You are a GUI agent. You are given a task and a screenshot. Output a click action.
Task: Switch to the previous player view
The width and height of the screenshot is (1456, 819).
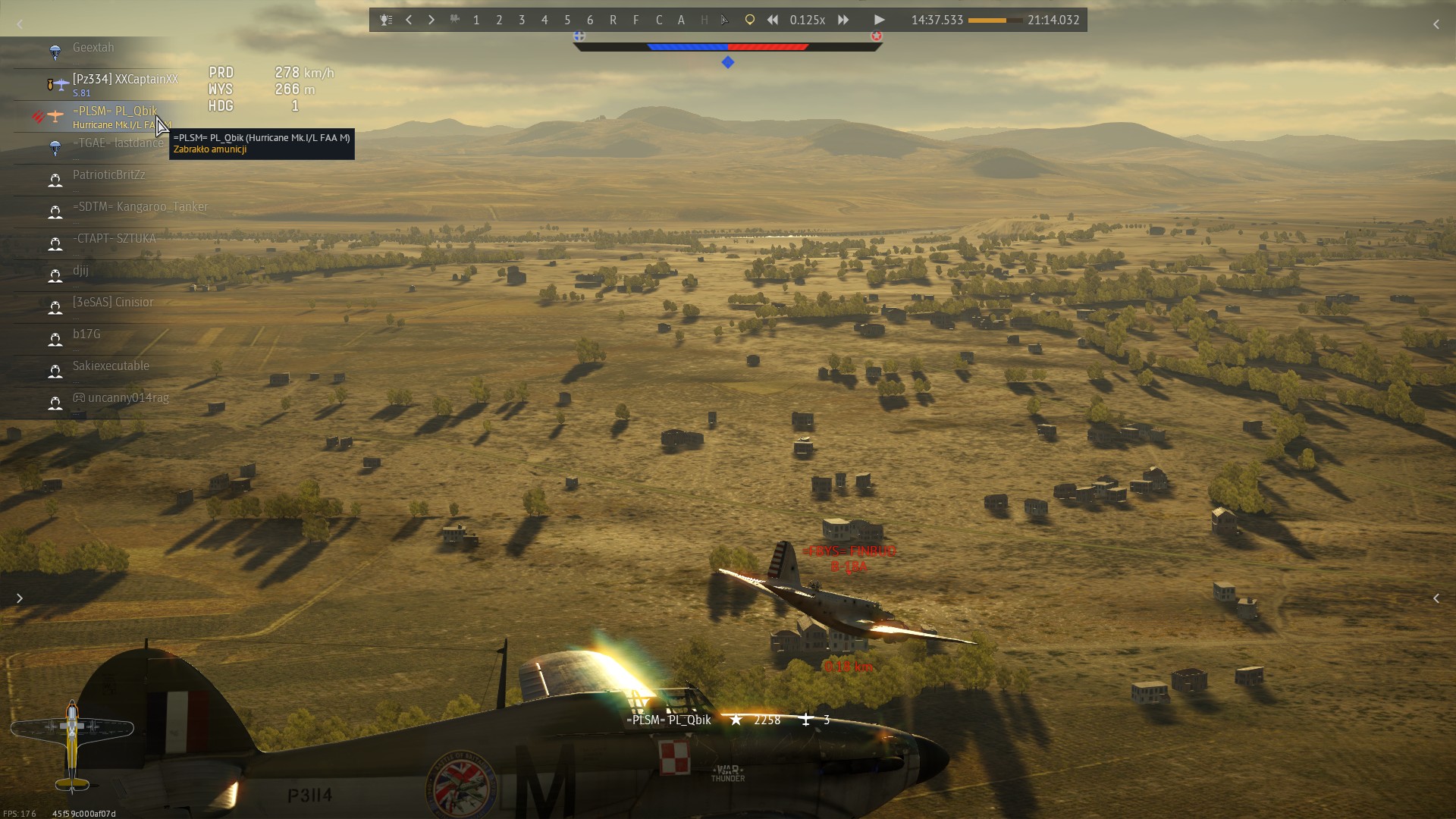pyautogui.click(x=409, y=20)
